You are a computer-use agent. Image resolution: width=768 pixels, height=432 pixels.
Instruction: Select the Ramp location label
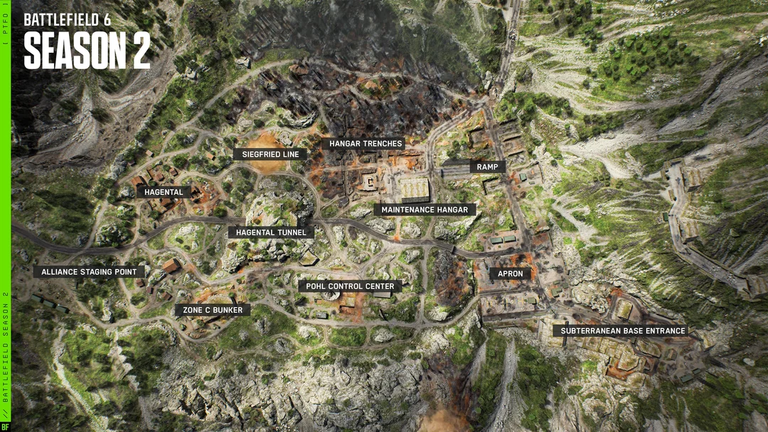coord(486,167)
